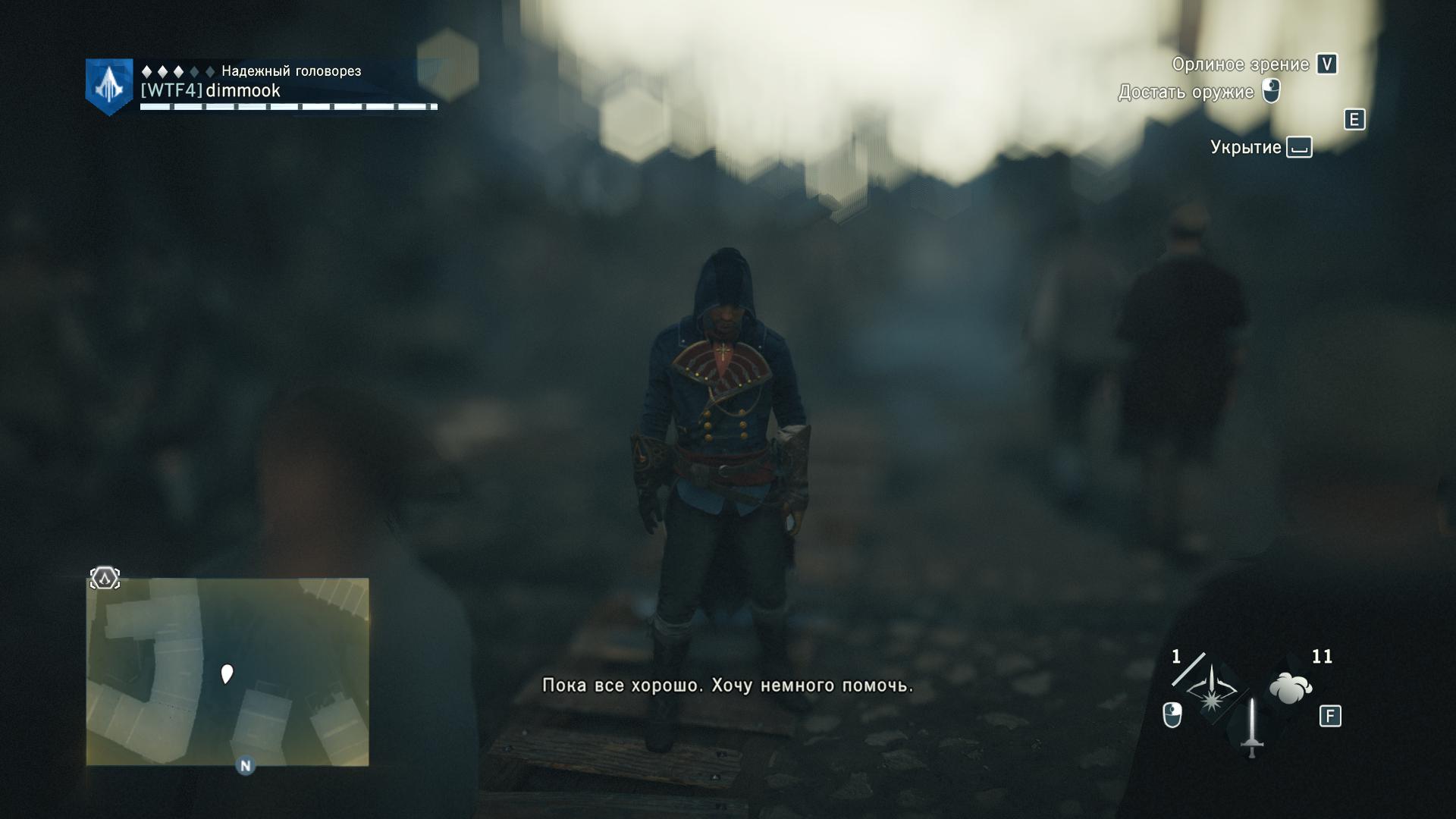Select the smoke bomb icon

pos(1290,689)
